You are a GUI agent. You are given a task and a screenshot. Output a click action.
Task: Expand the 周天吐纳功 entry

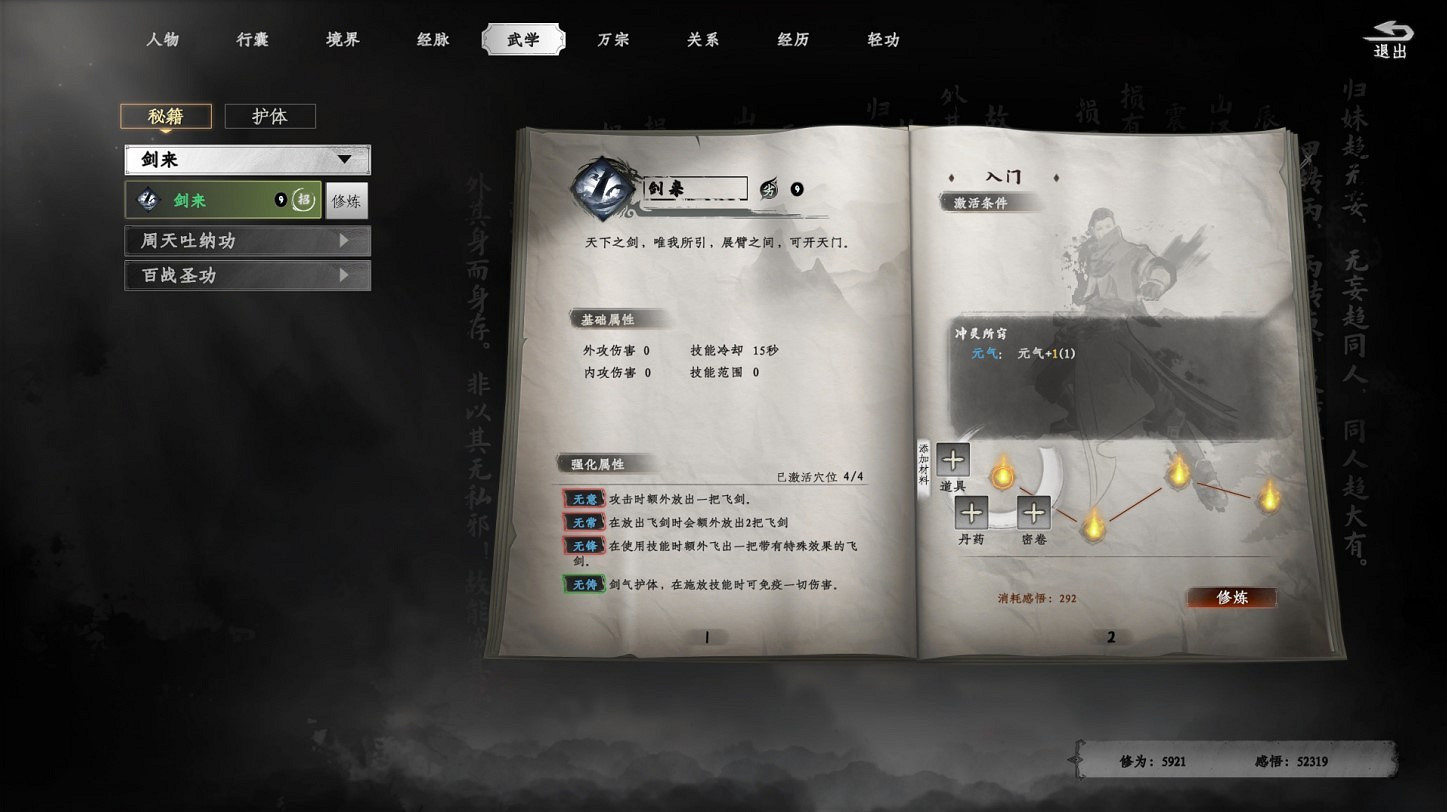[x=246, y=240]
